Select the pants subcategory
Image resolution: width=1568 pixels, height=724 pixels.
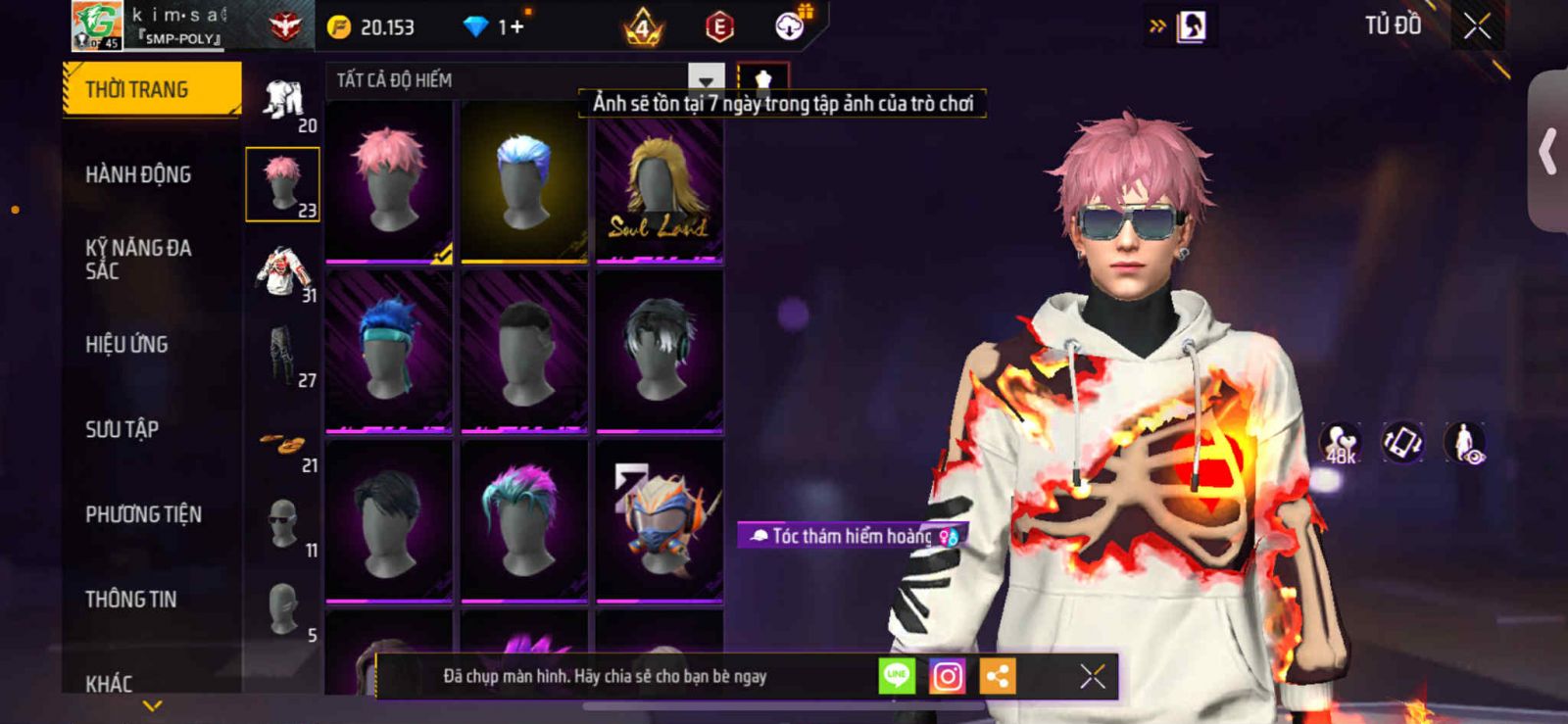283,356
